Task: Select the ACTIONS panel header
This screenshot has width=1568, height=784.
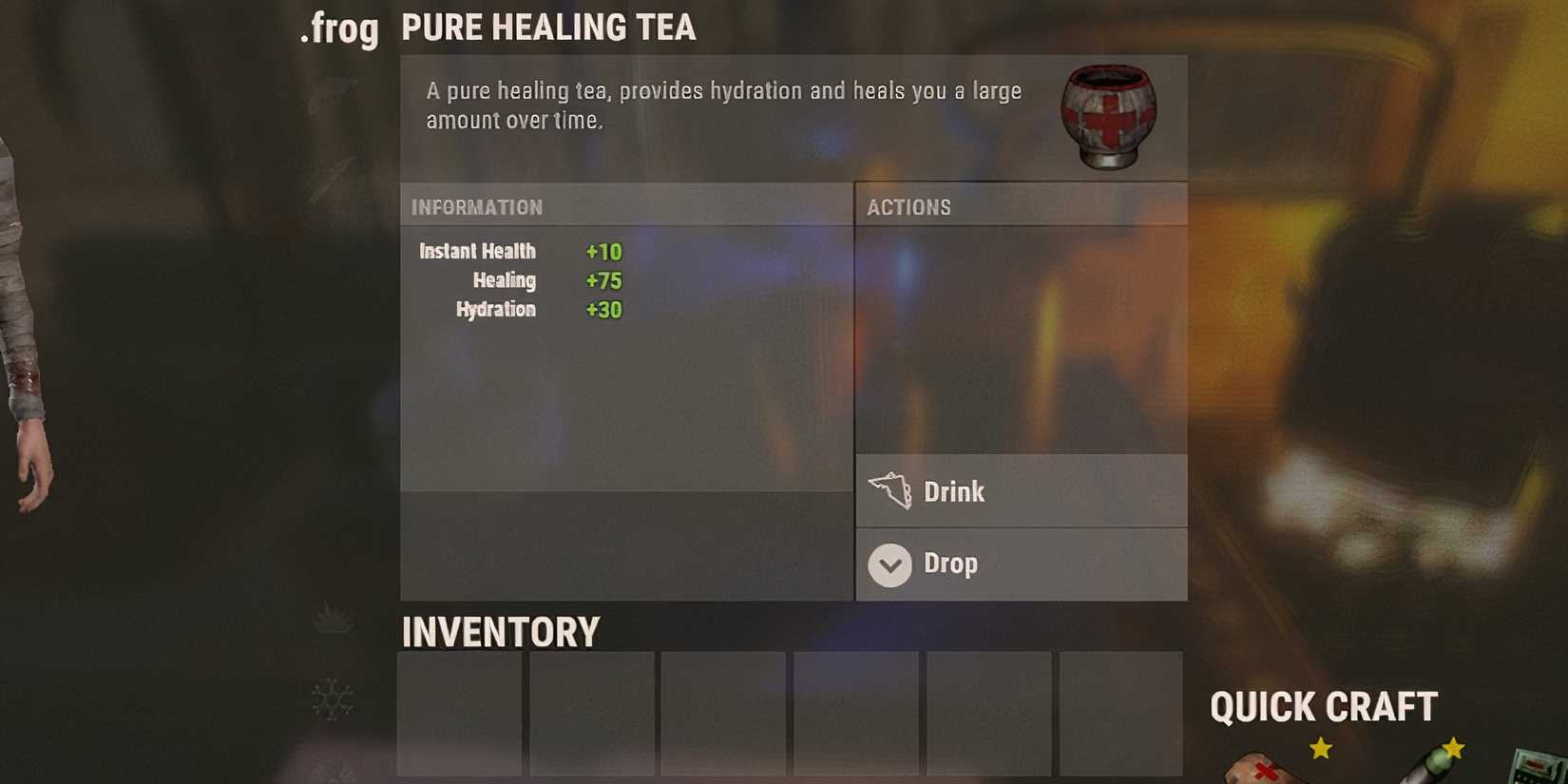Action: pyautogui.click(x=909, y=207)
